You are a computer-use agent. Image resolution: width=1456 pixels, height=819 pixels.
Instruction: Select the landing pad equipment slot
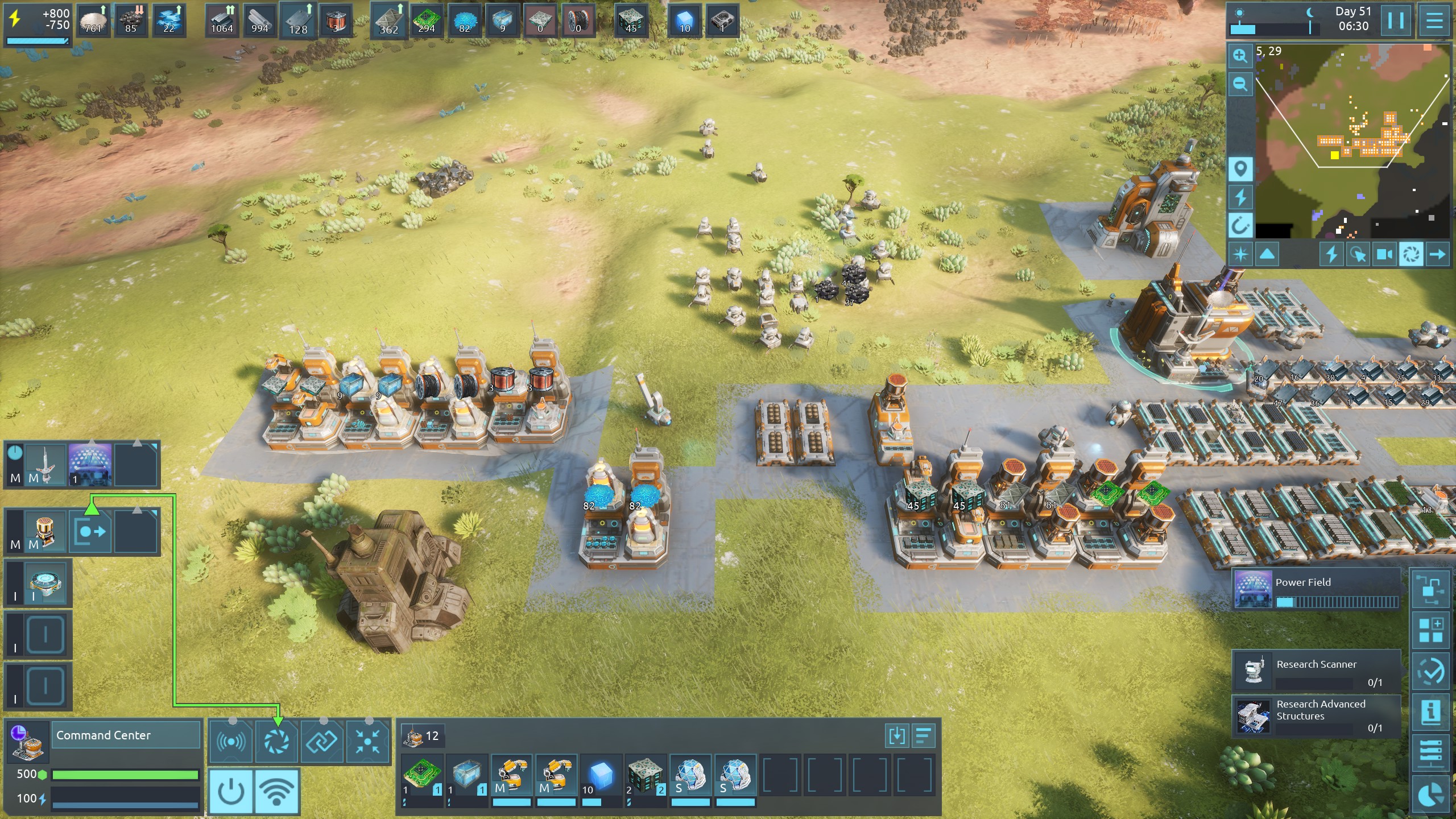click(46, 583)
